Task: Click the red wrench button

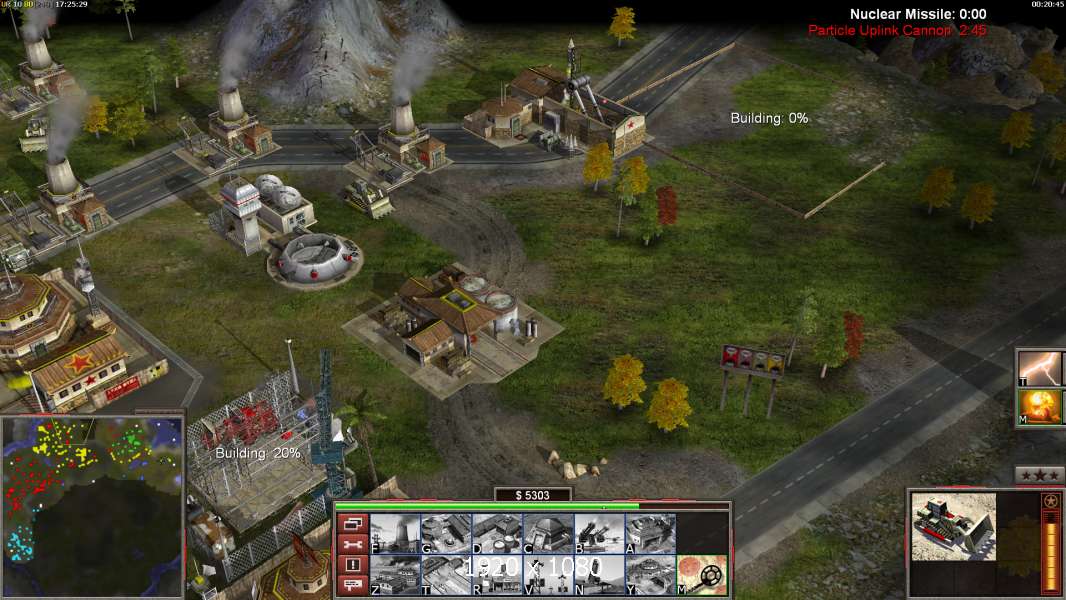Action: (352, 544)
